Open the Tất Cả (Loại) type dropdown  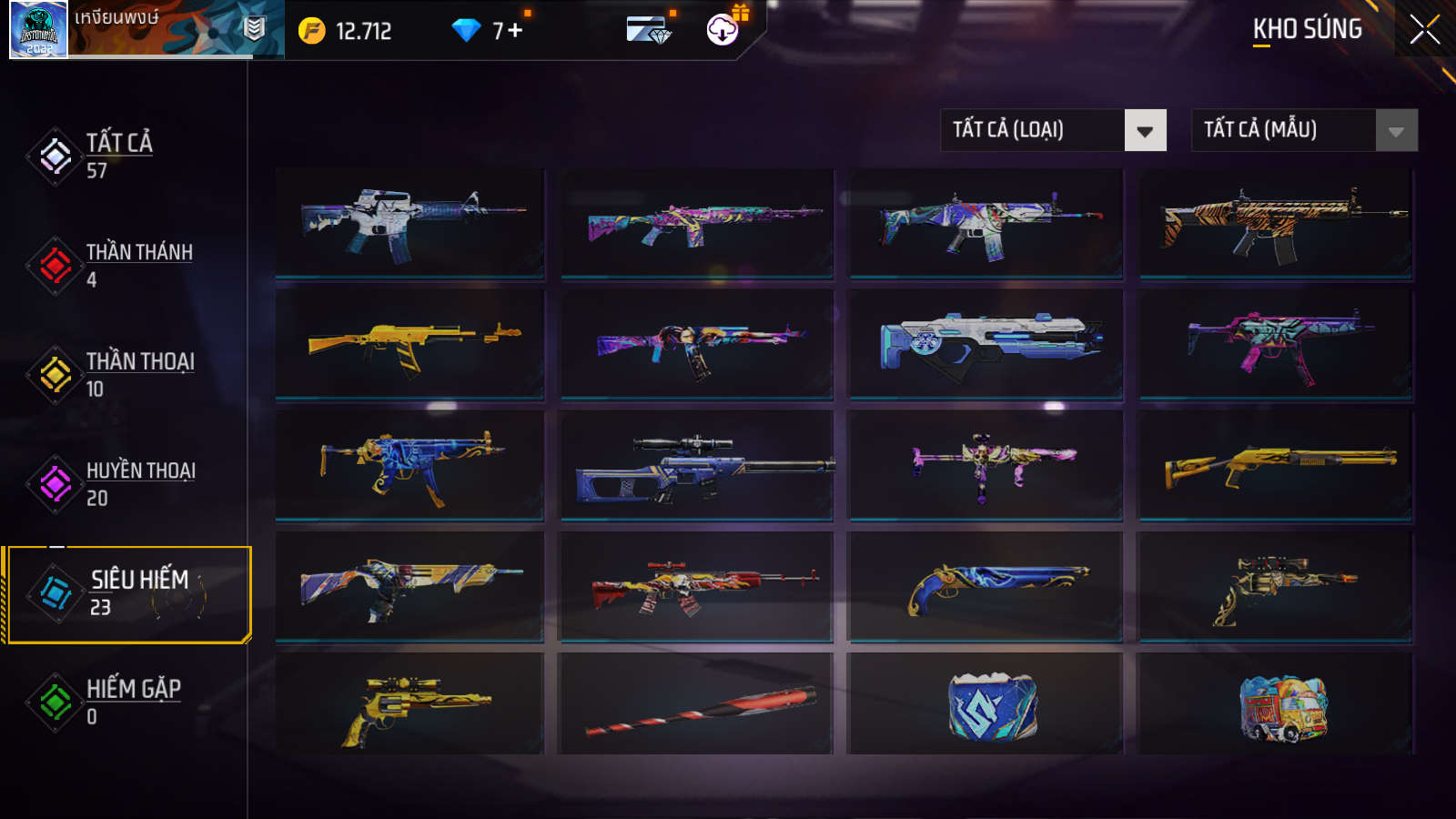(1053, 130)
